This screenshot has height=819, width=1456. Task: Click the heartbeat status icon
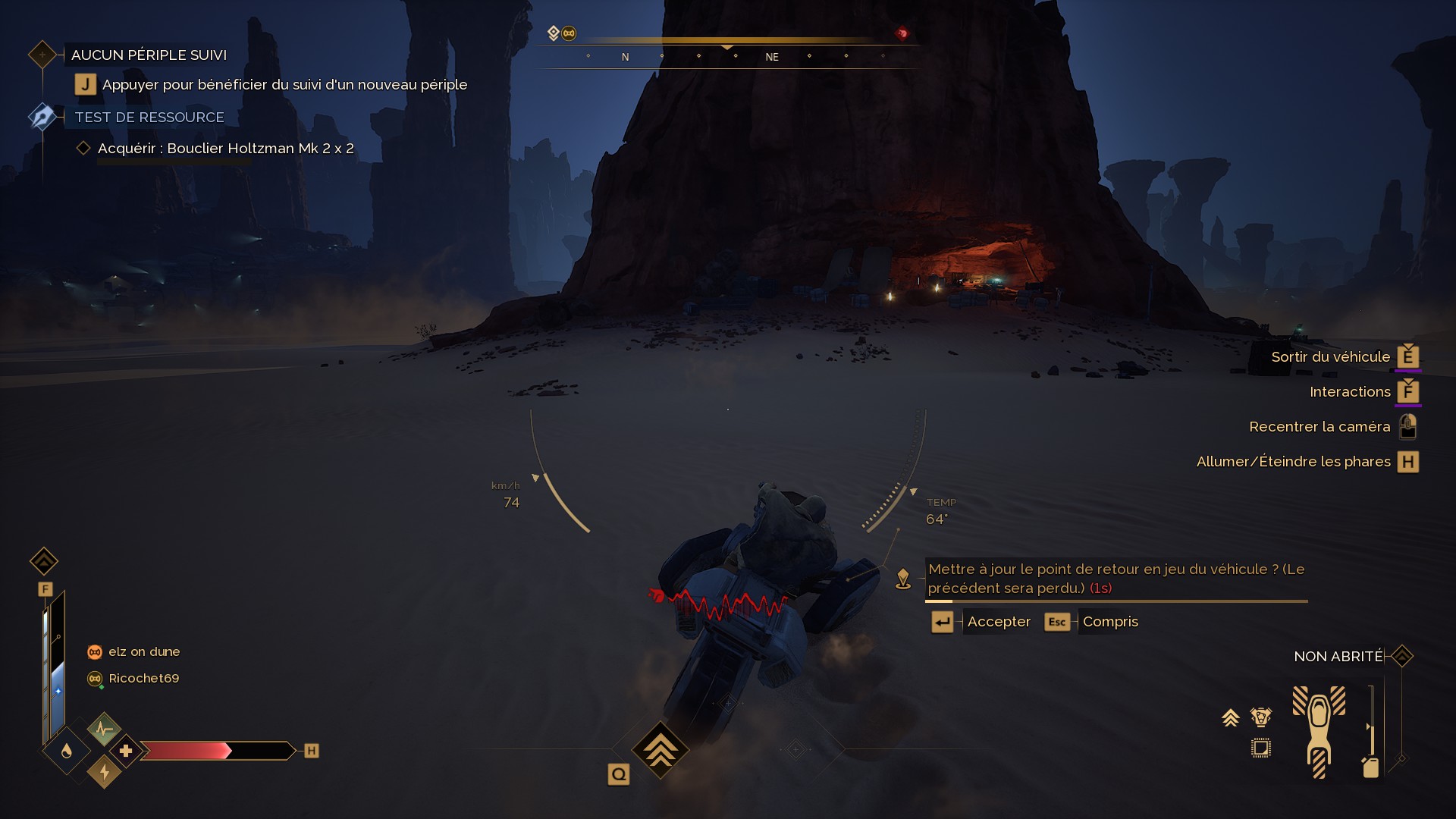point(104,730)
